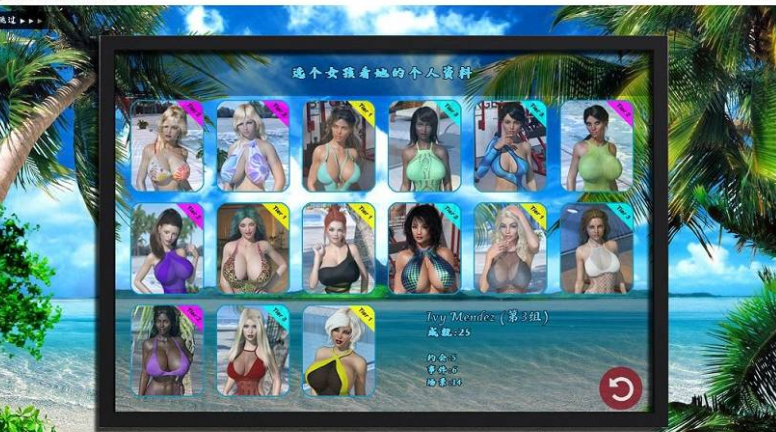Viewport: 776px width, 432px height.
Task: Open the long-haired blonde in red swimsuit
Action: (x=253, y=350)
